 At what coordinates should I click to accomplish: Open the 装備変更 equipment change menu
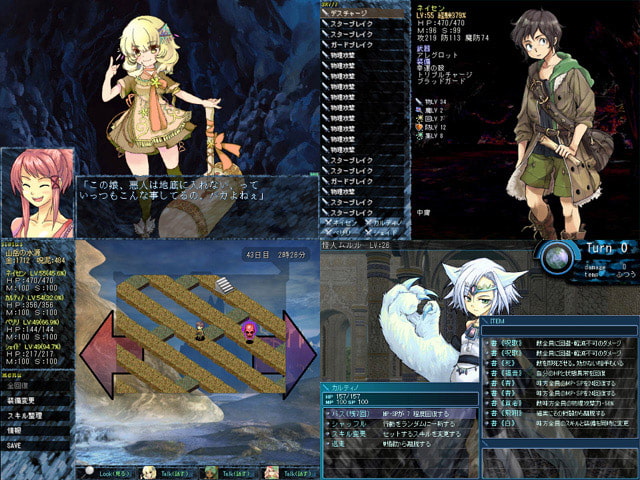22,399
